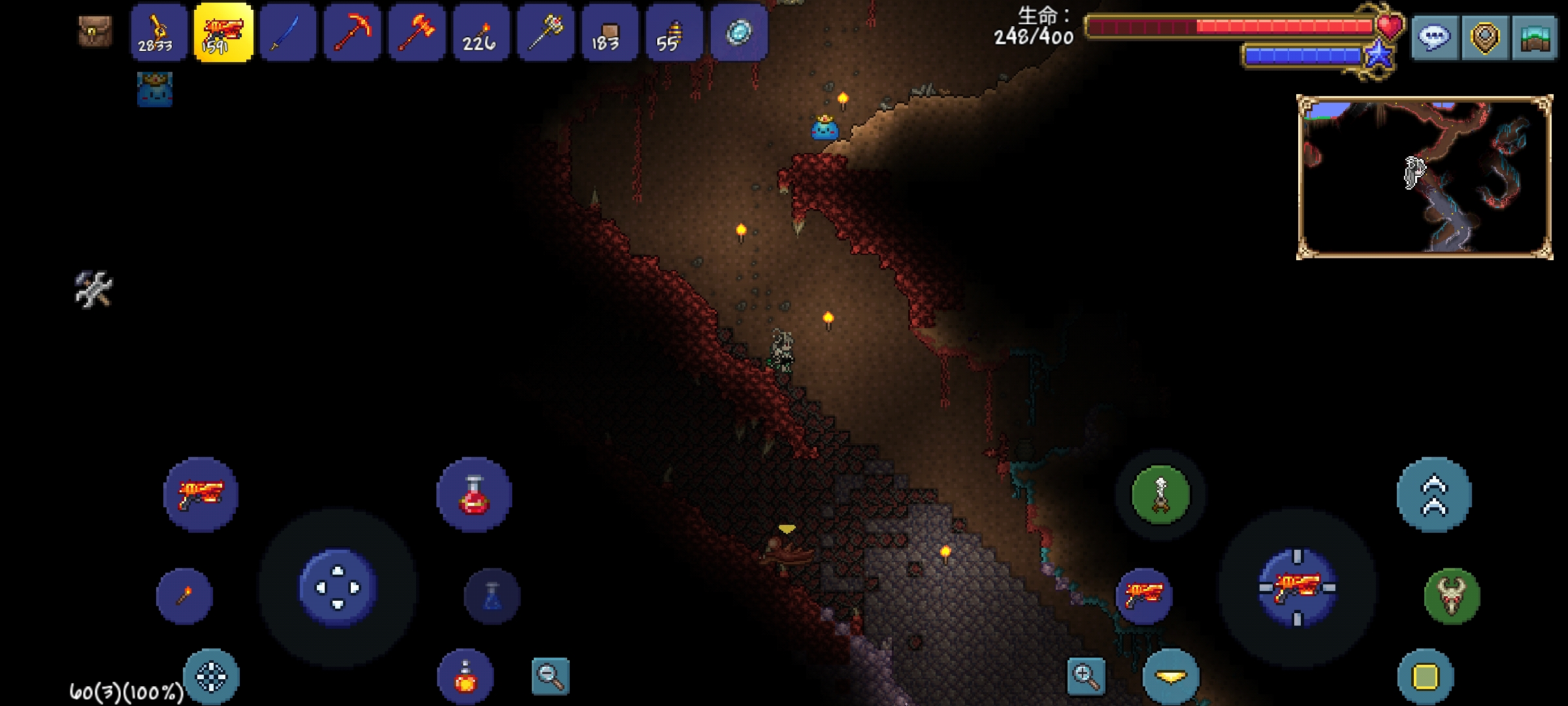The height and width of the screenshot is (706, 1568).
Task: Summon the mount with the horned skull button
Action: pos(1452,596)
